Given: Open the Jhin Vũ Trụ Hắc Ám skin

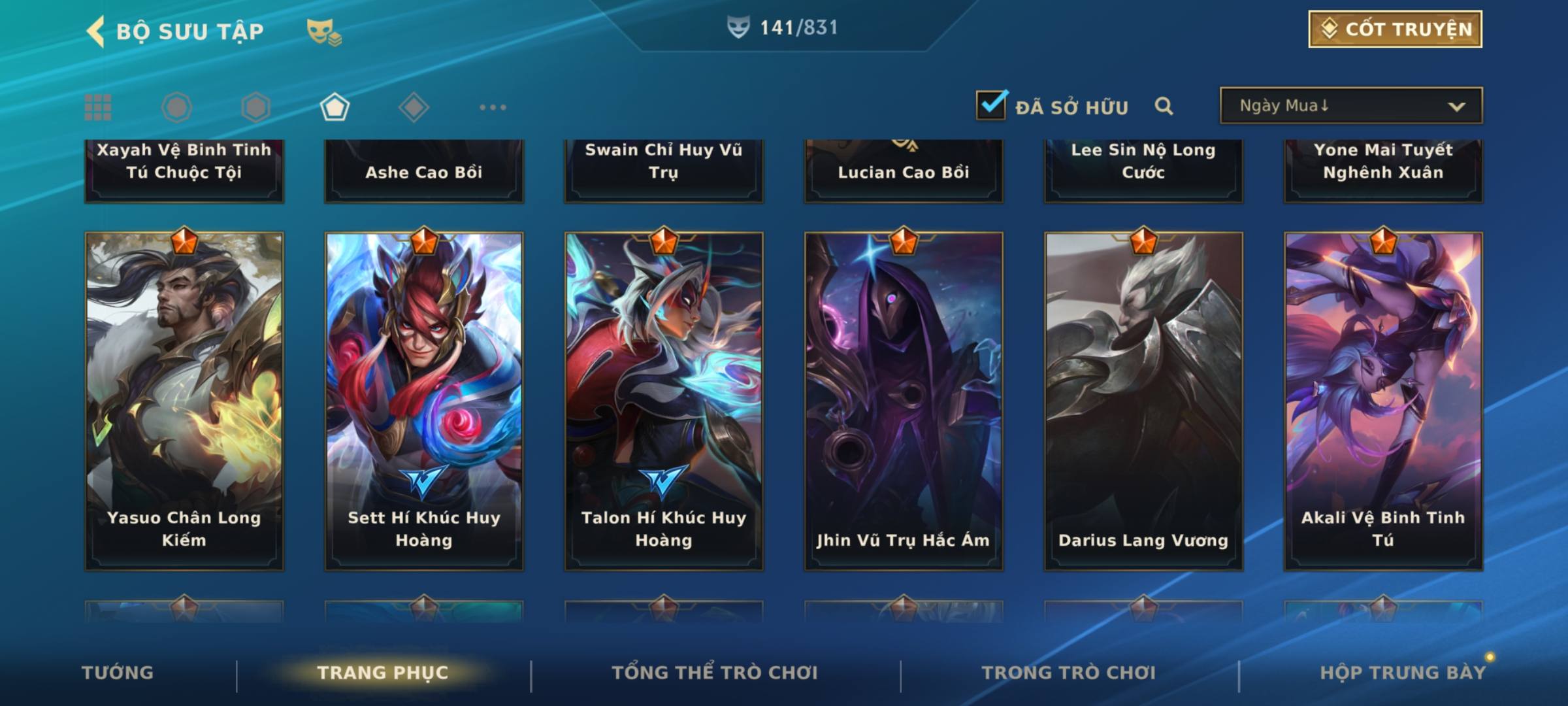Looking at the screenshot, I should click(x=904, y=401).
